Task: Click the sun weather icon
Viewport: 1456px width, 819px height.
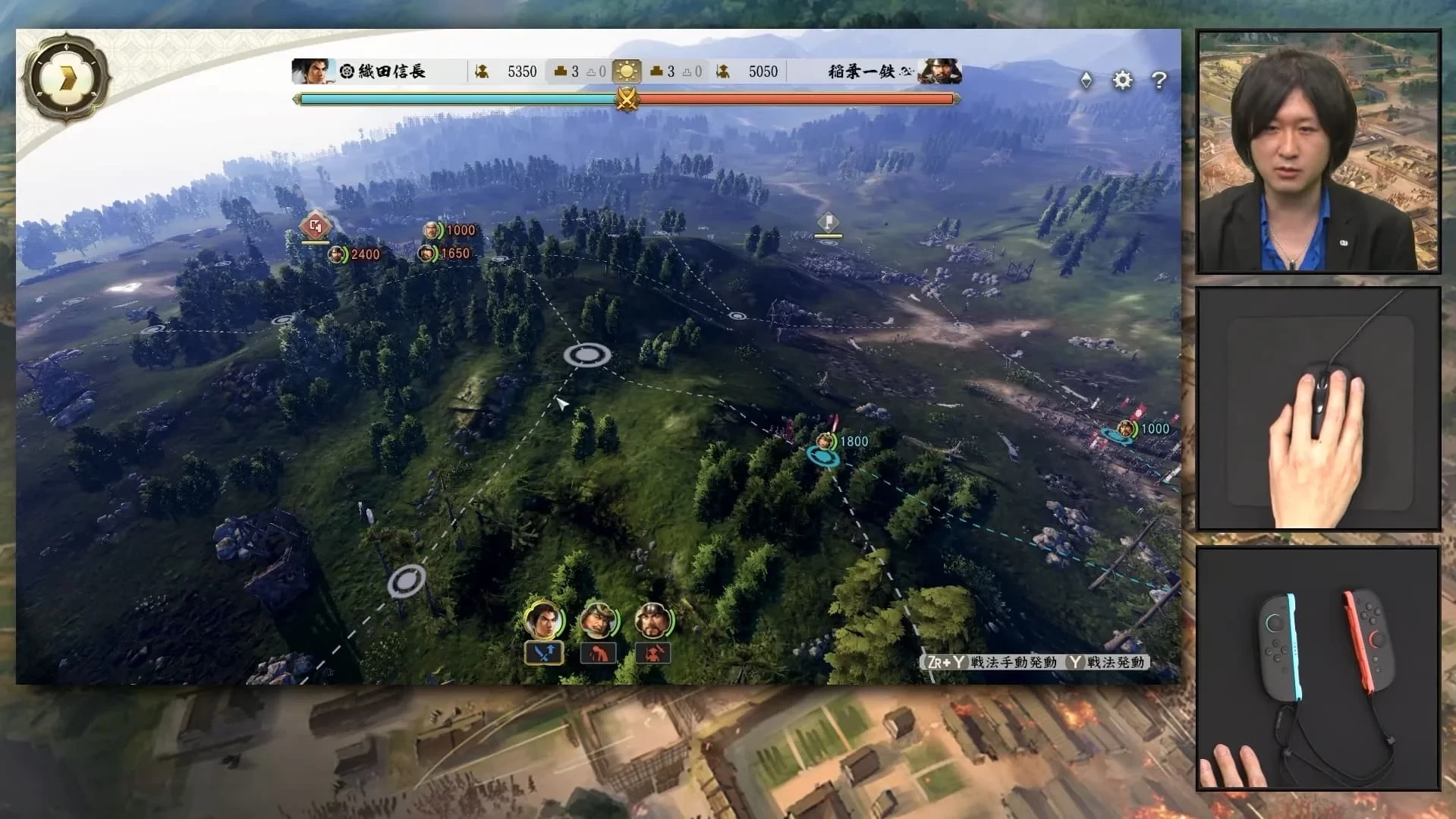Action: tap(627, 71)
